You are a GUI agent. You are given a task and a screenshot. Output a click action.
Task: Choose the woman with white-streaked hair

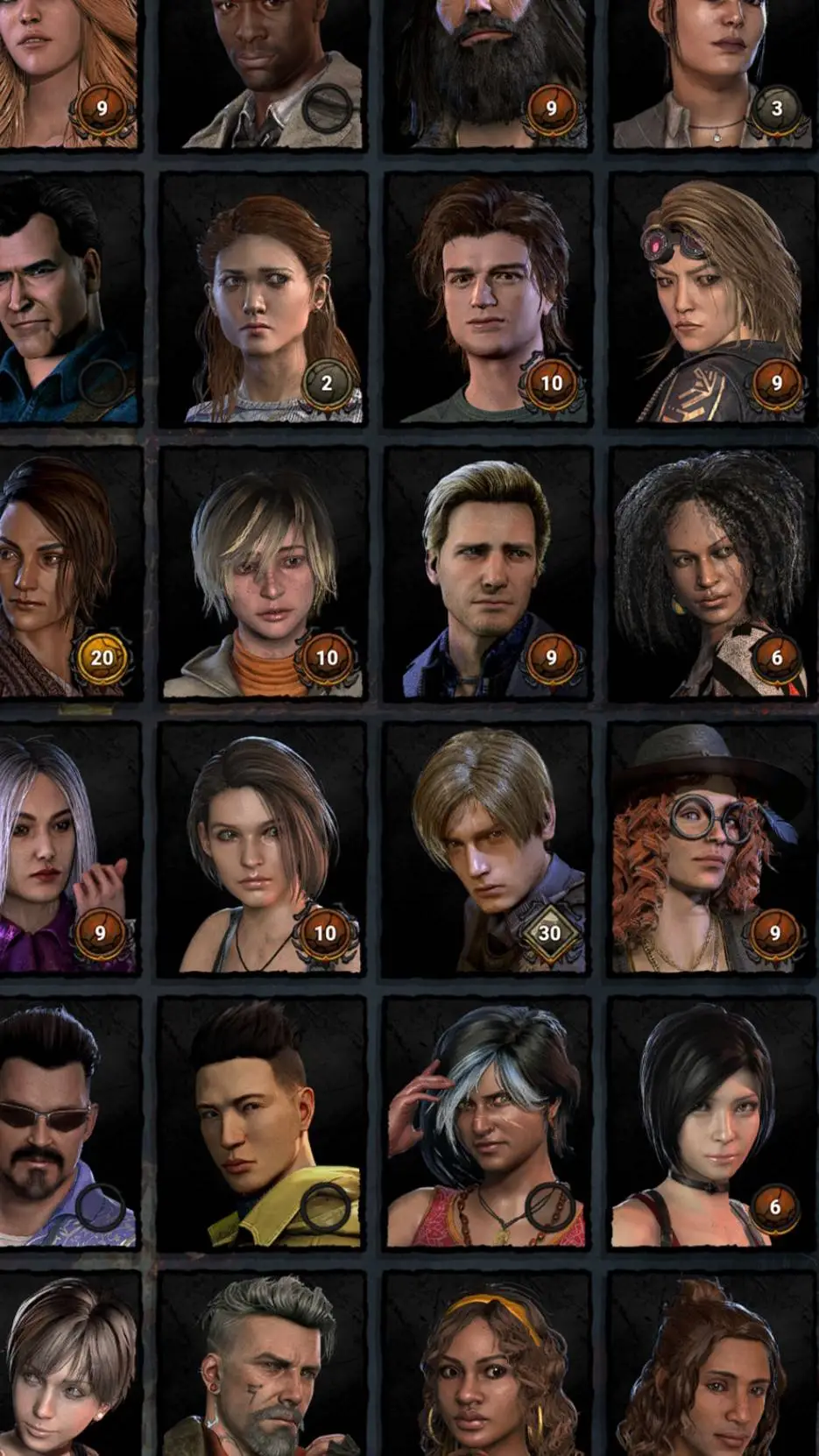point(488,1124)
